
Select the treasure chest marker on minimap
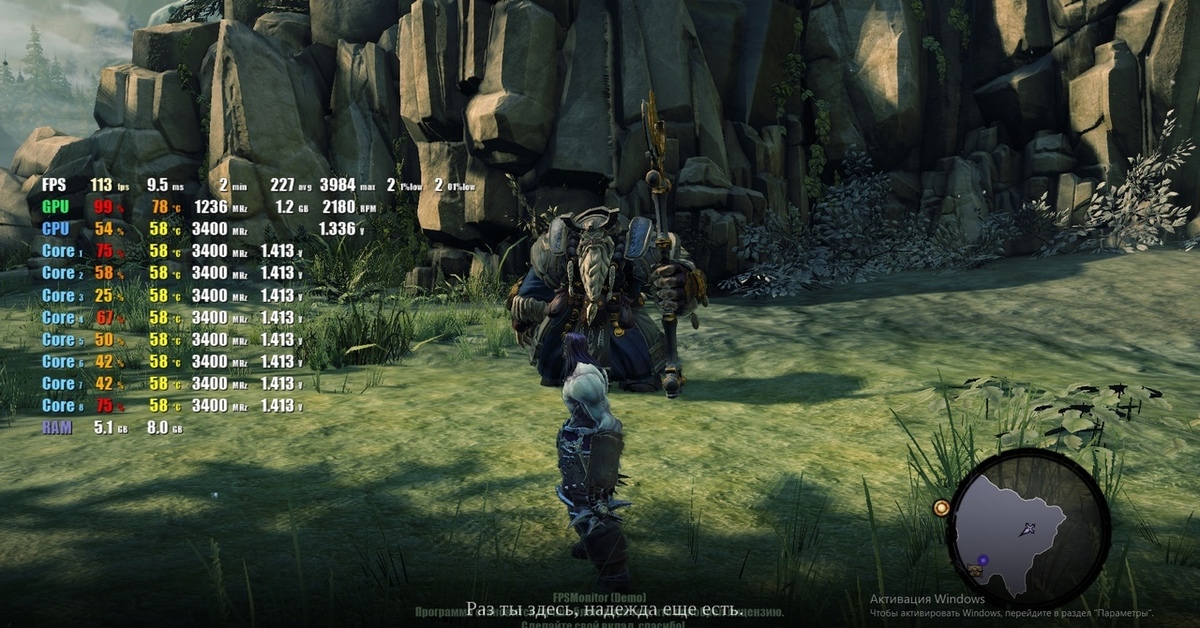(x=974, y=571)
